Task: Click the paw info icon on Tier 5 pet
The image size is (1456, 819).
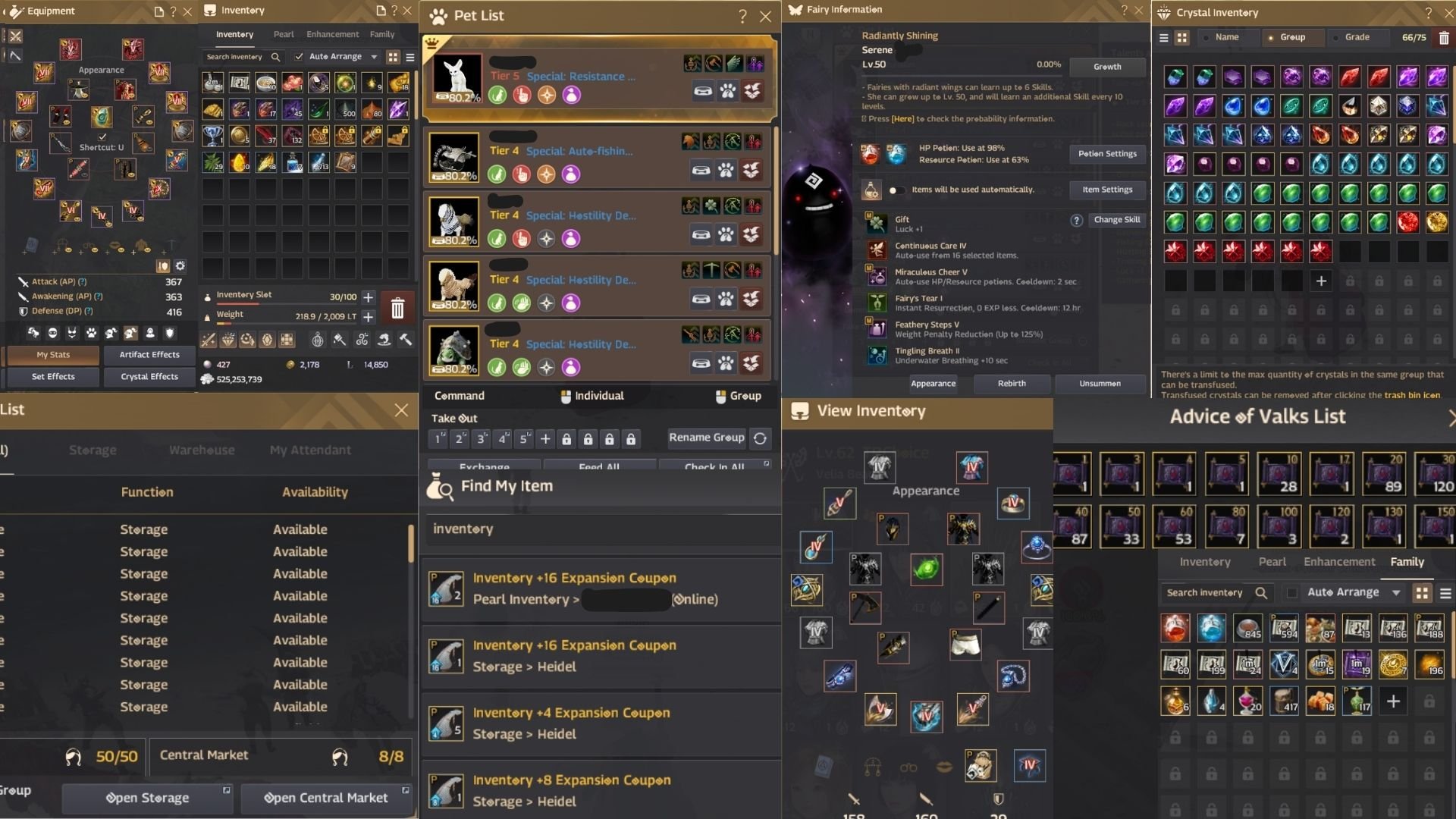Action: point(727,90)
